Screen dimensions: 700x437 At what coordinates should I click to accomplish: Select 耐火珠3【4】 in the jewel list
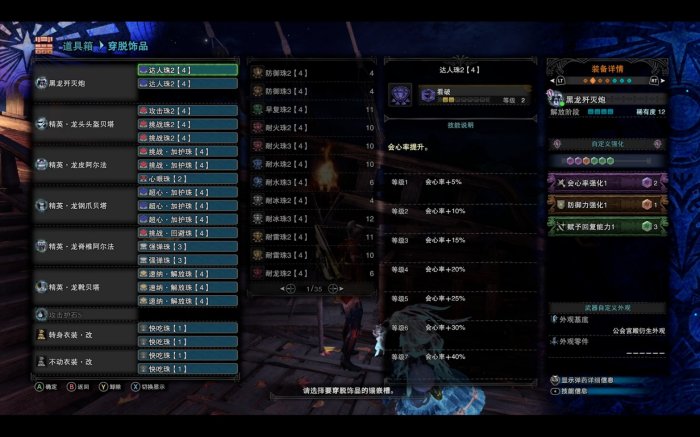312,146
